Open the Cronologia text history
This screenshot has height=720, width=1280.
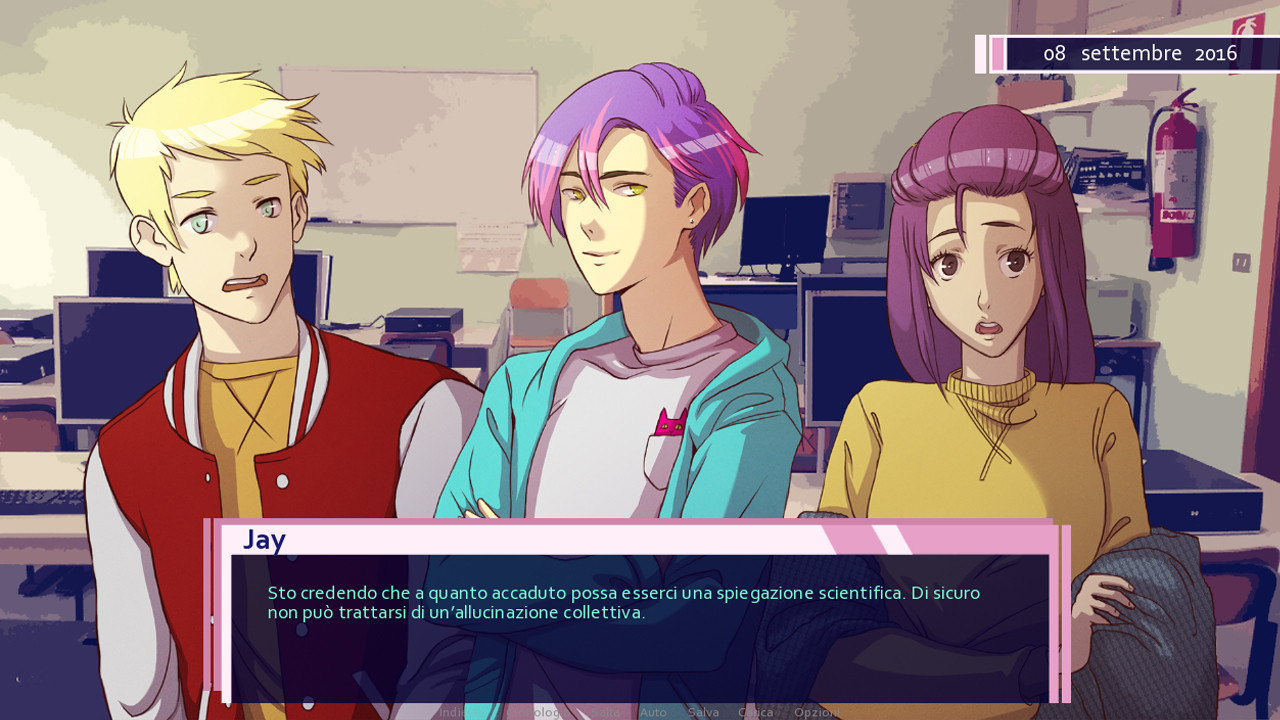tap(540, 712)
